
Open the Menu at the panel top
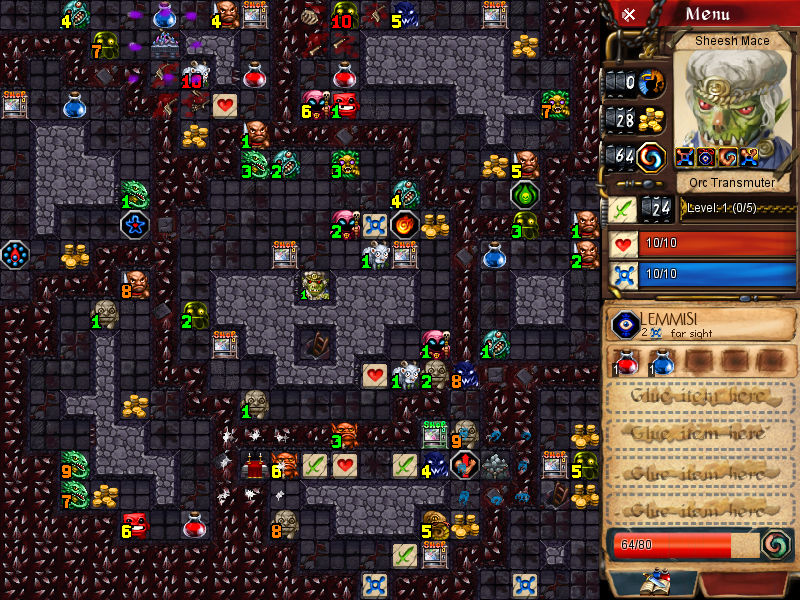pos(721,14)
